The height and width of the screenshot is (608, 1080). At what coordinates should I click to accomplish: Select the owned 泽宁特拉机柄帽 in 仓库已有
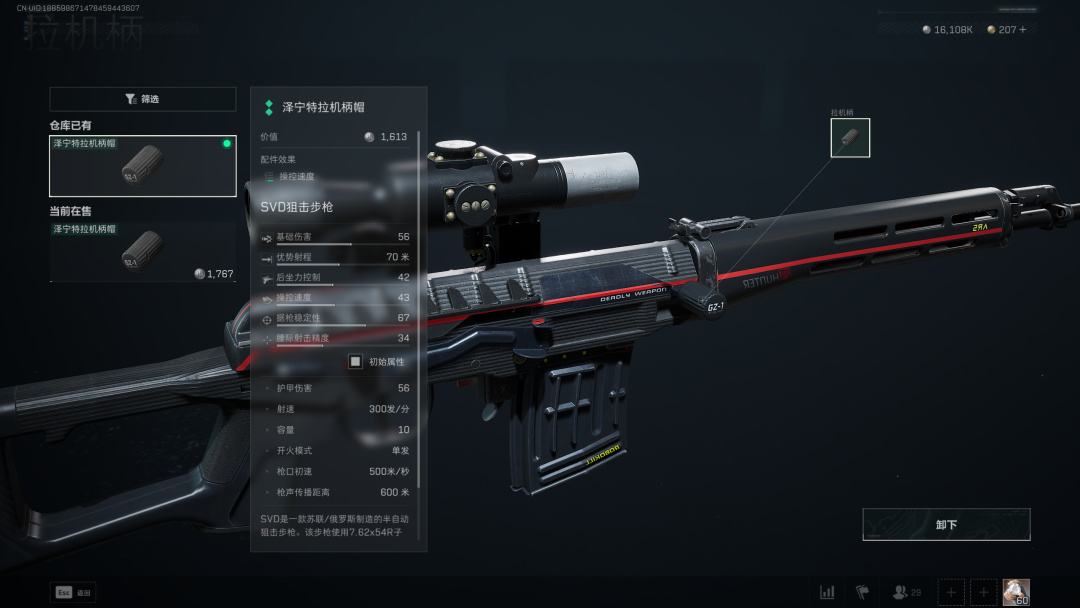(x=142, y=166)
